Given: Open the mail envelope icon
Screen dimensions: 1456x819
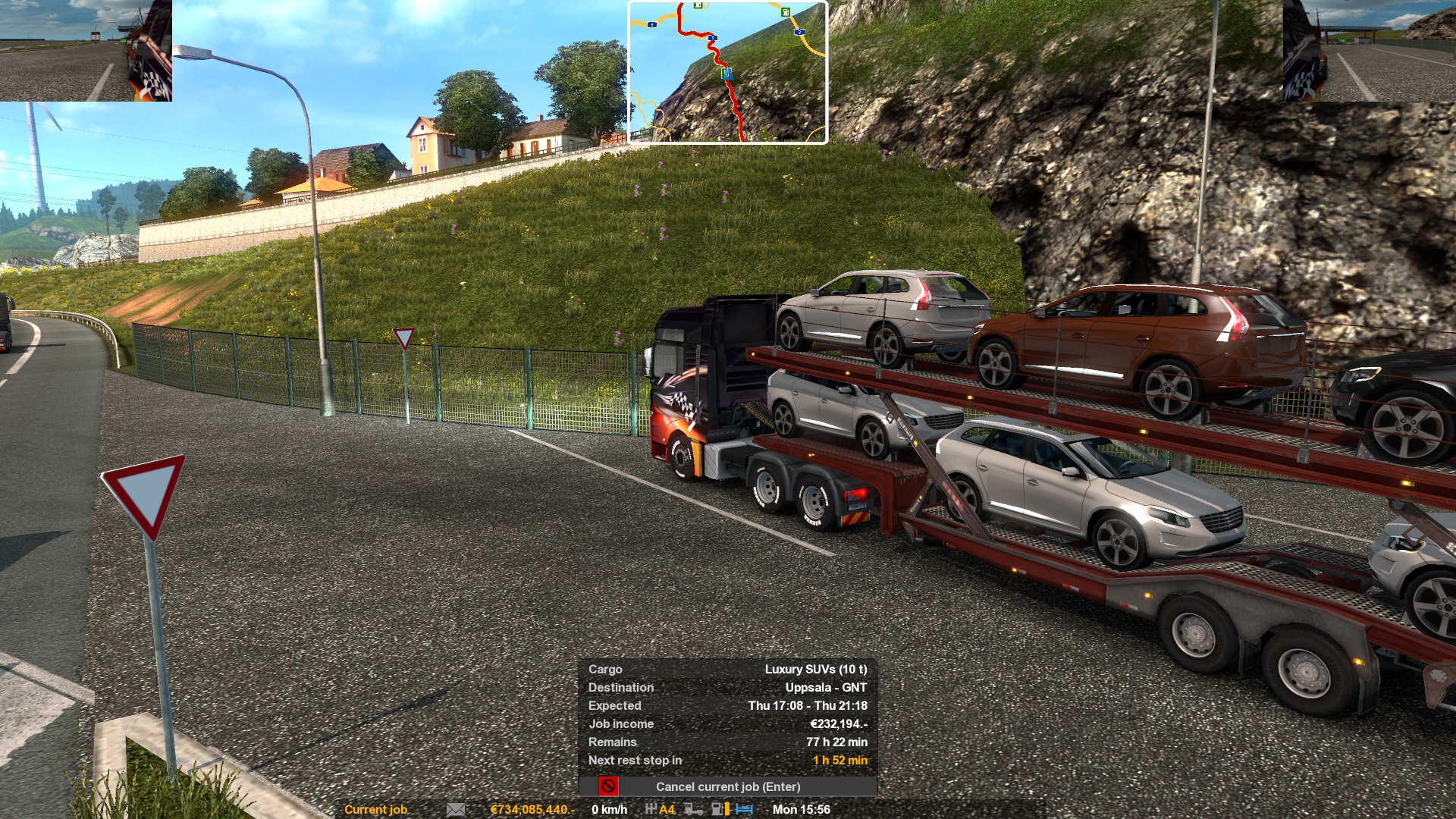Looking at the screenshot, I should 456,809.
